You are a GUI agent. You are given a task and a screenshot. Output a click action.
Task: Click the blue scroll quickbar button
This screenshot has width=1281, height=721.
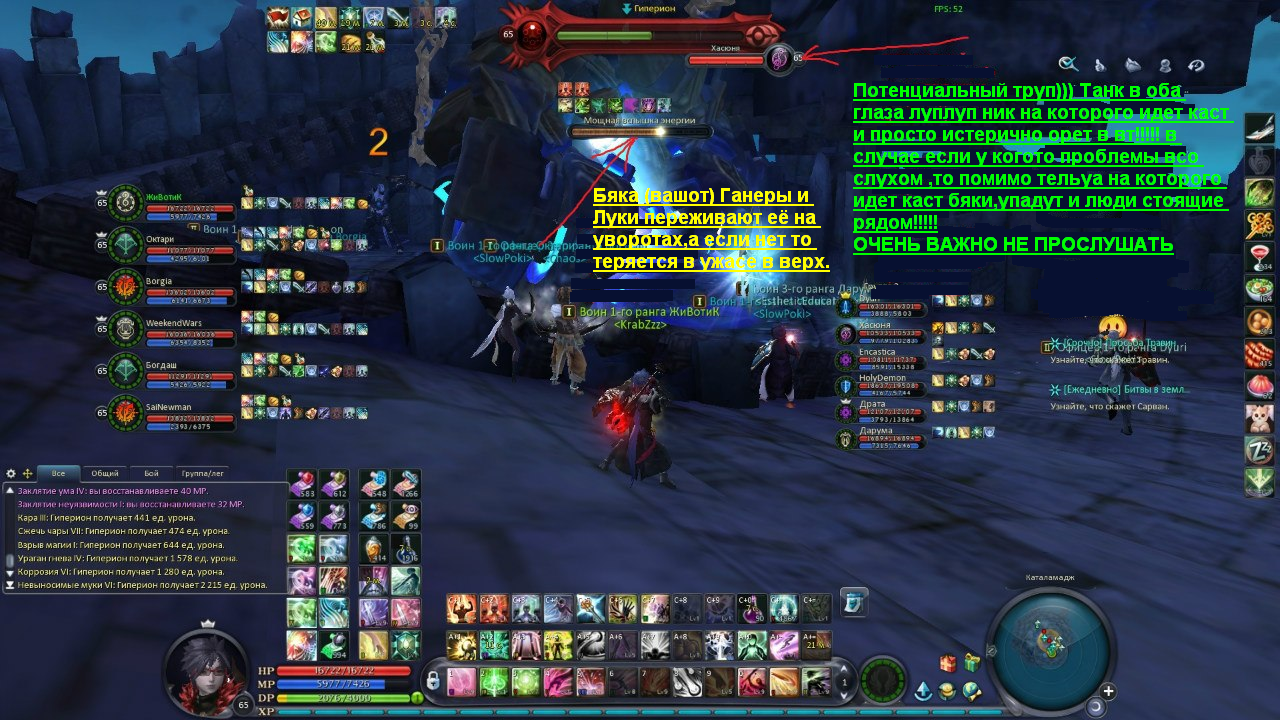pyautogui.click(x=853, y=602)
